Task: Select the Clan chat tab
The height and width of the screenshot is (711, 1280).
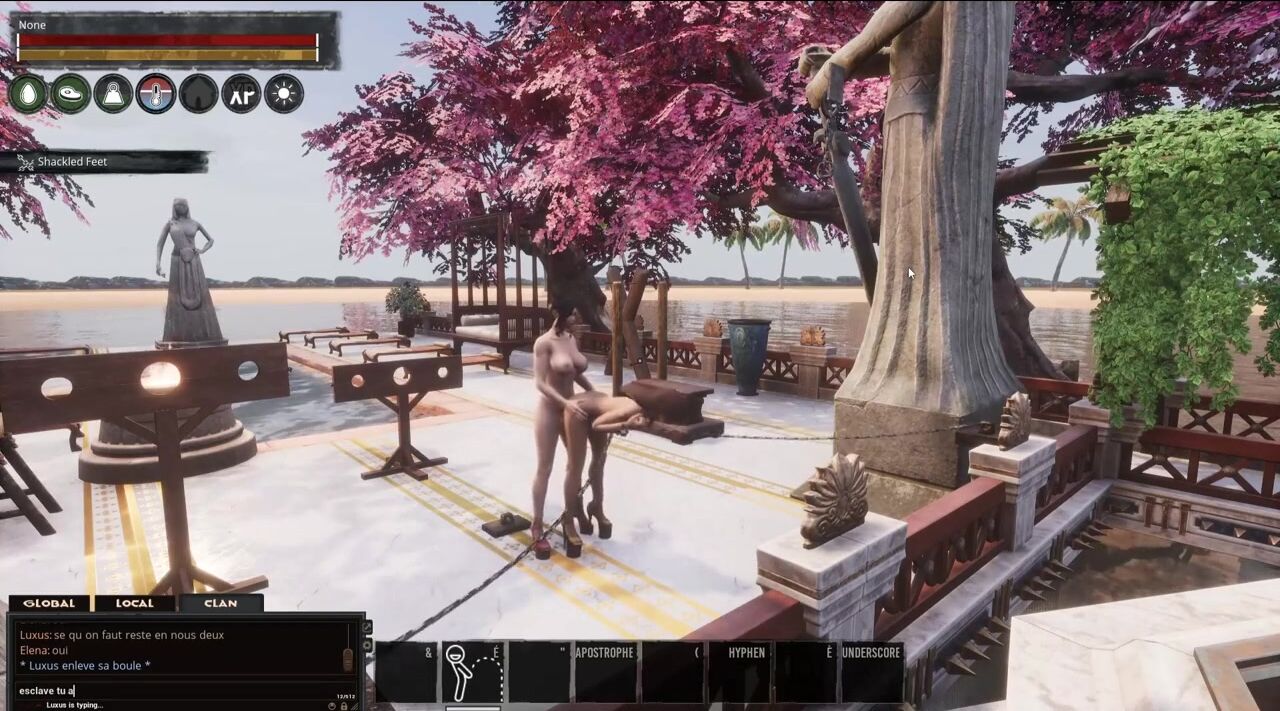Action: pos(221,603)
